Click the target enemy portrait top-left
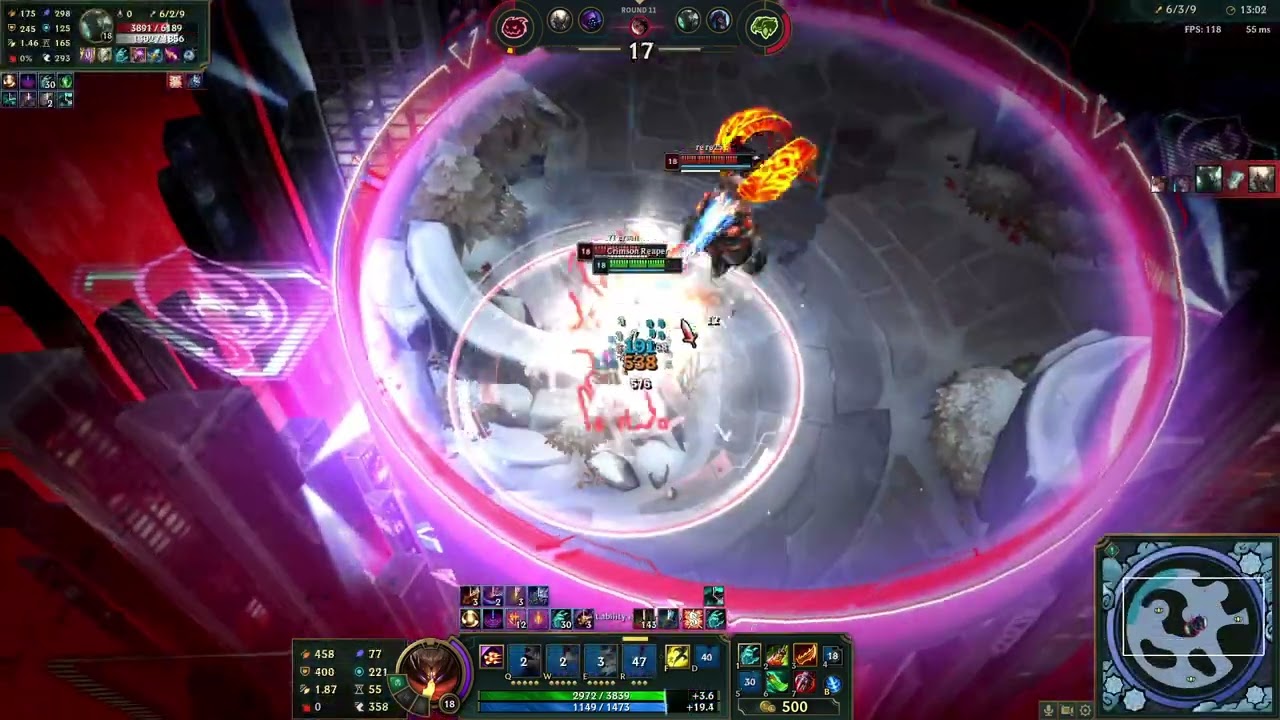The image size is (1280, 720). (96, 24)
